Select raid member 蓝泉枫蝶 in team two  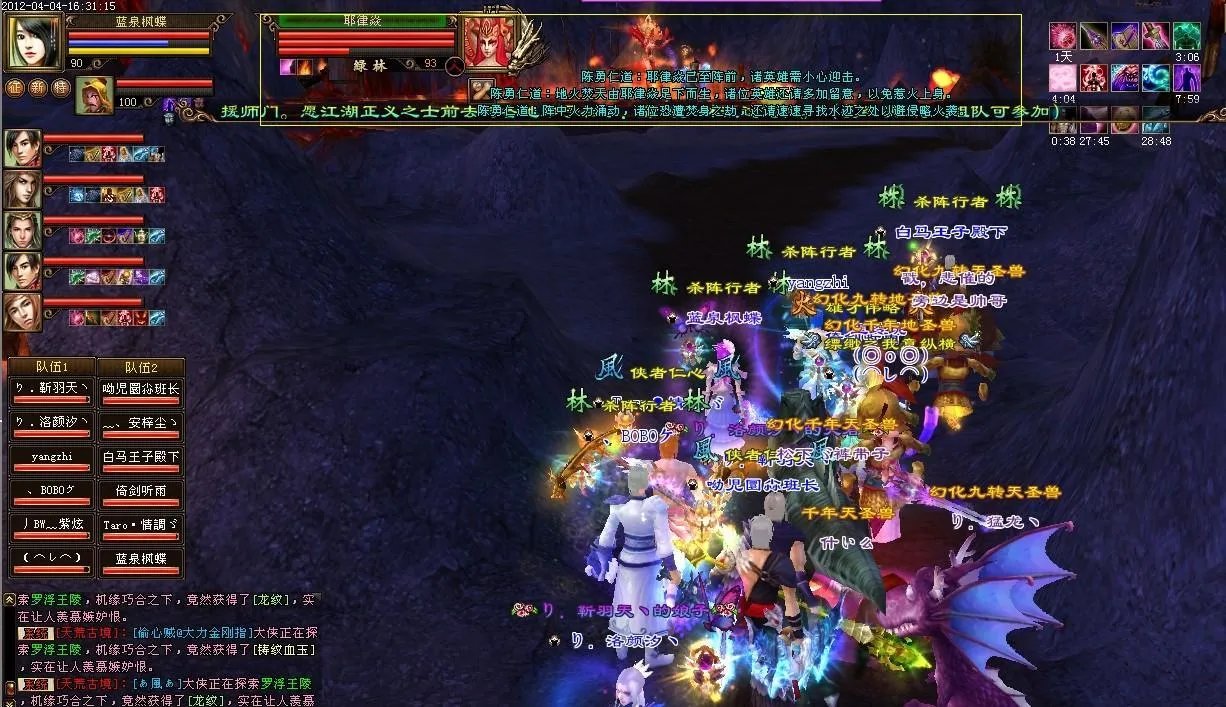(x=141, y=558)
